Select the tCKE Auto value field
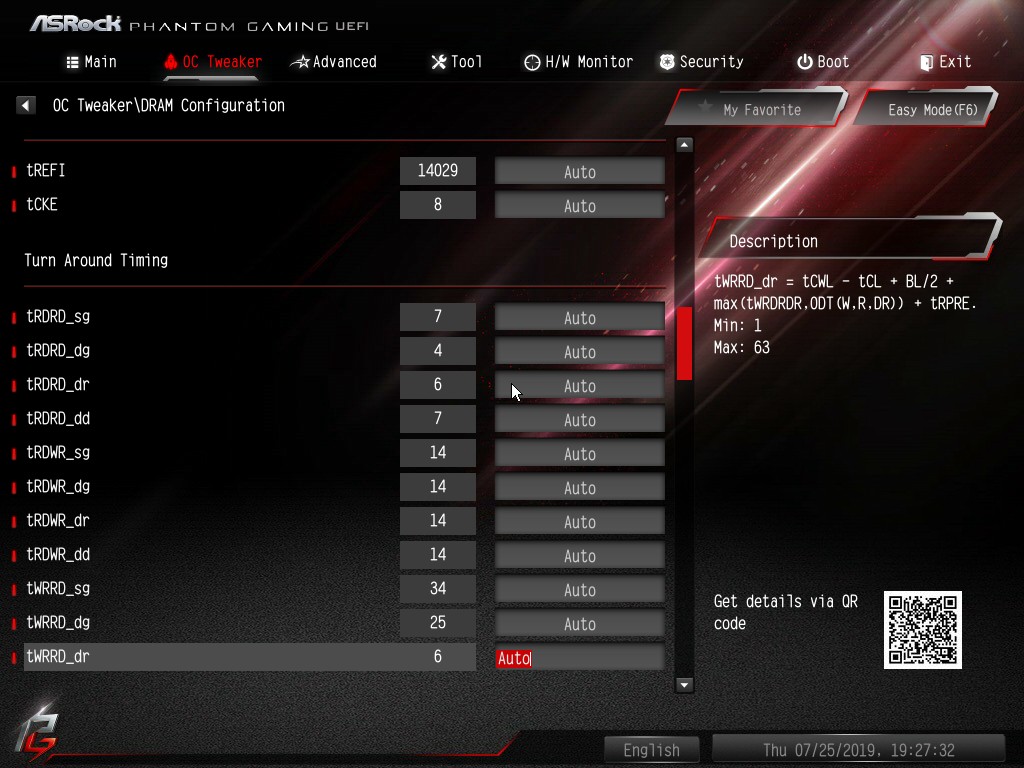Viewport: 1024px width, 768px height. coord(580,206)
